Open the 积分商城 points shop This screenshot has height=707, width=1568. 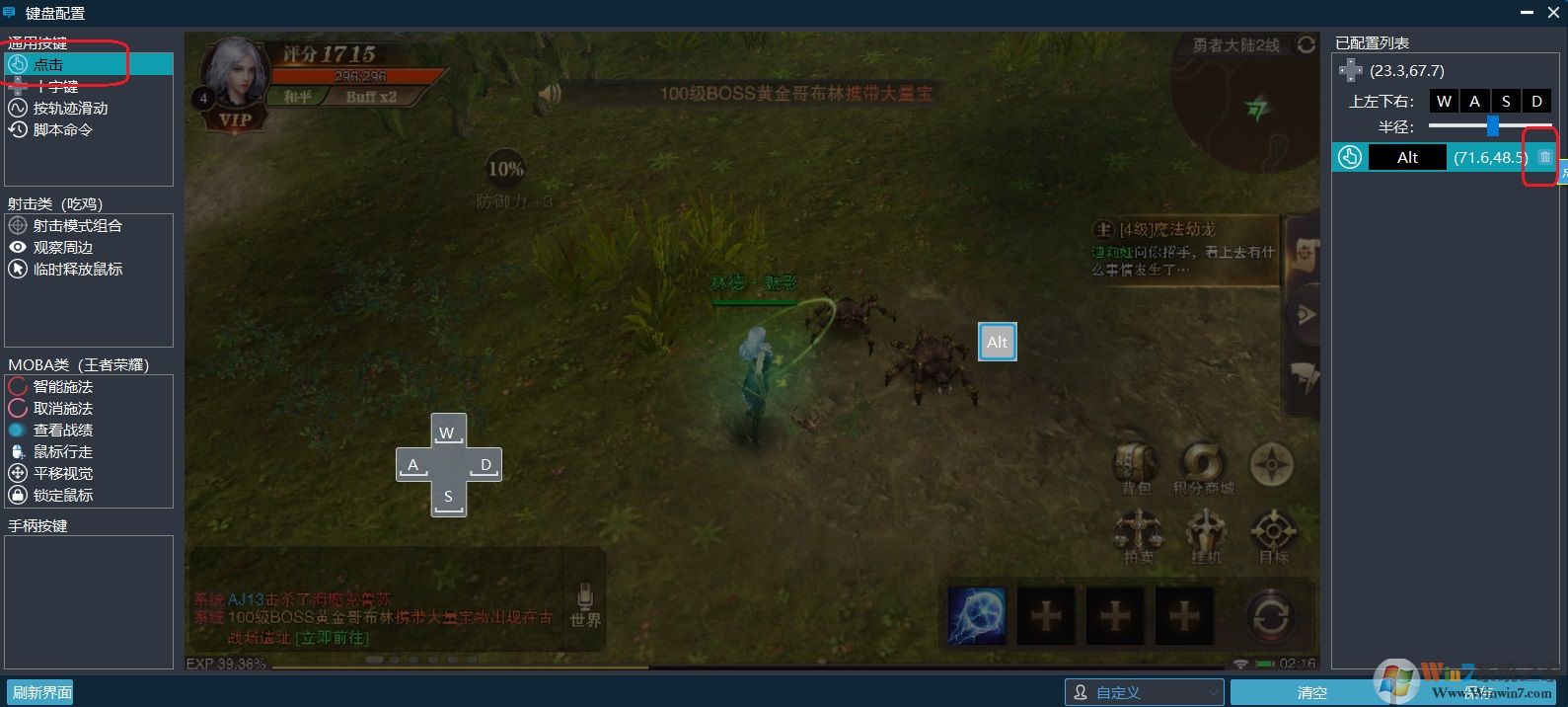point(1203,463)
